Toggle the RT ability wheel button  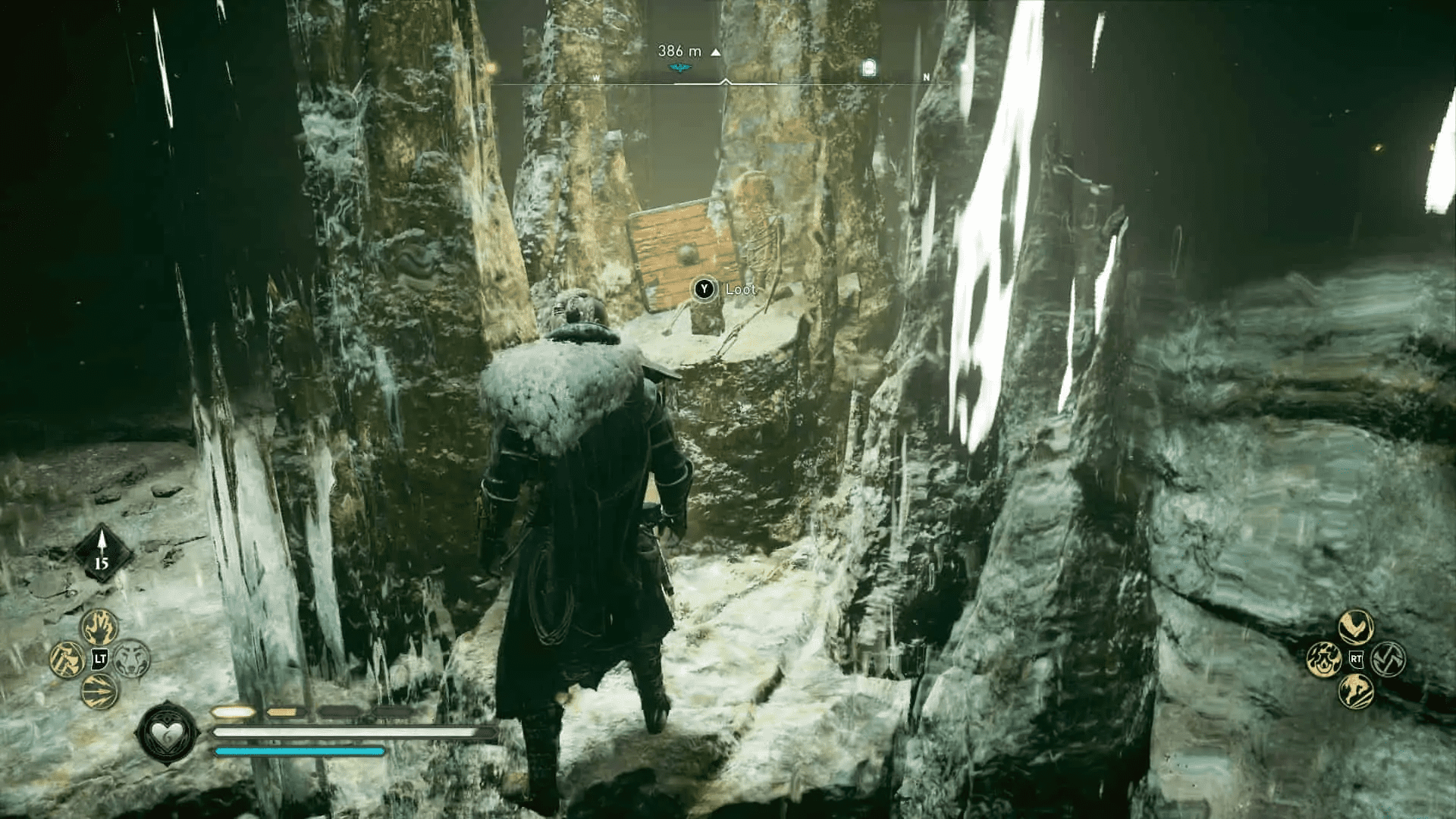click(1356, 659)
